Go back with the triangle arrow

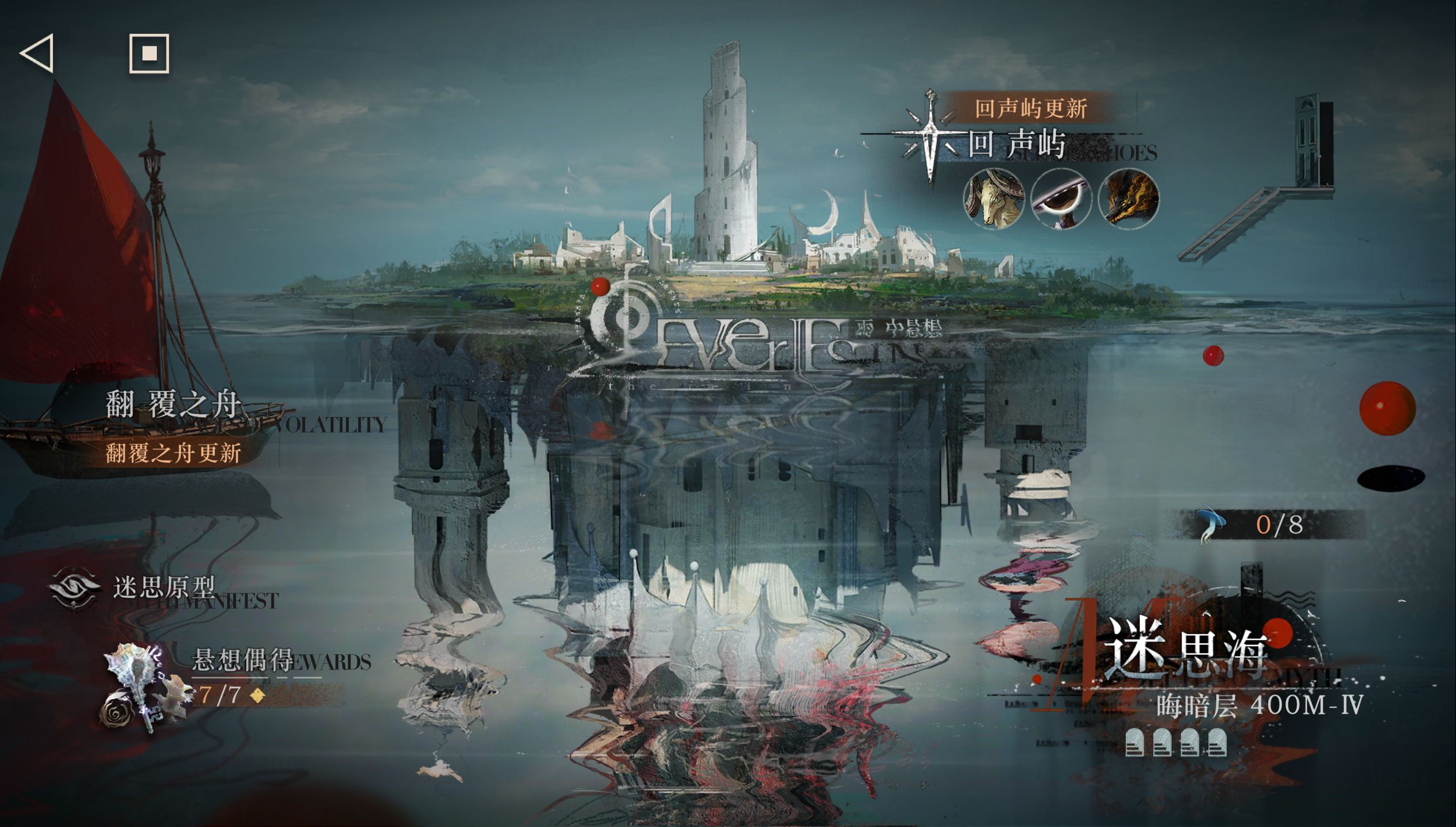(37, 53)
